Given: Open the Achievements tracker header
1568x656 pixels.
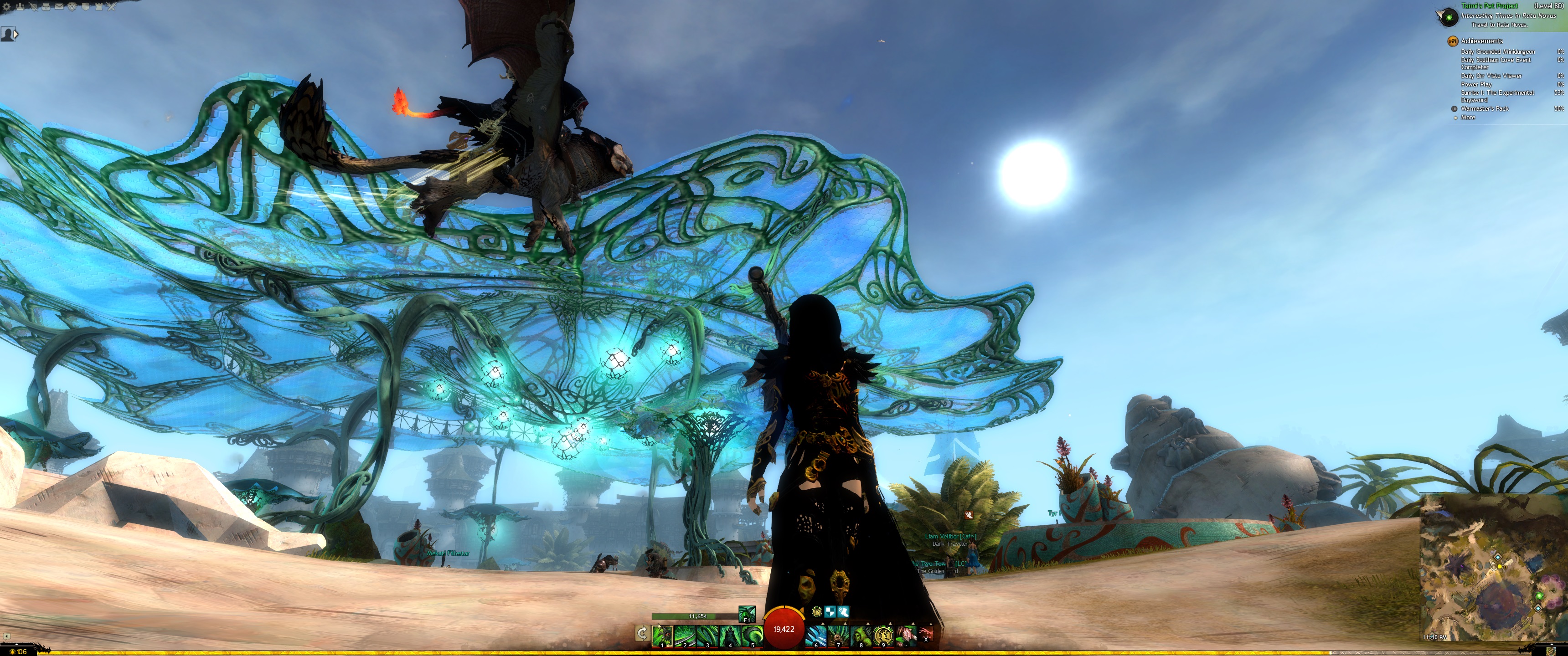Looking at the screenshot, I should [x=1481, y=41].
